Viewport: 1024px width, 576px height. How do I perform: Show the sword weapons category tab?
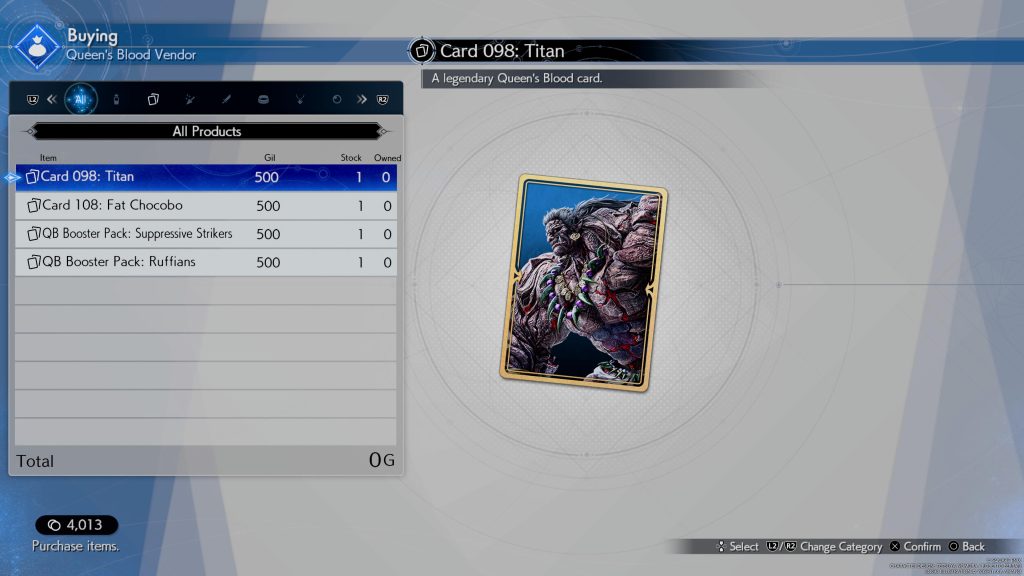click(227, 99)
